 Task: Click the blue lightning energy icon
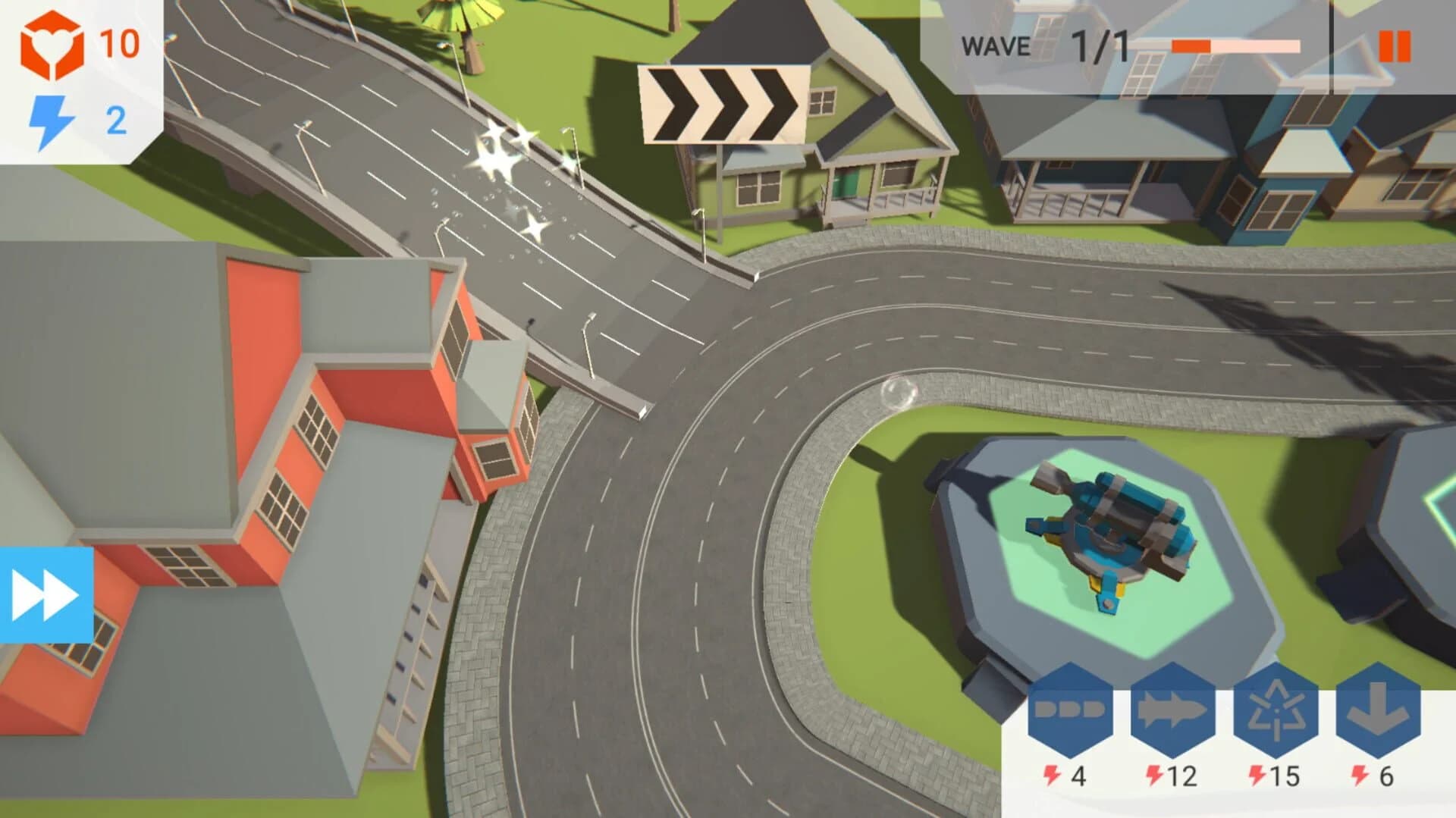point(52,118)
